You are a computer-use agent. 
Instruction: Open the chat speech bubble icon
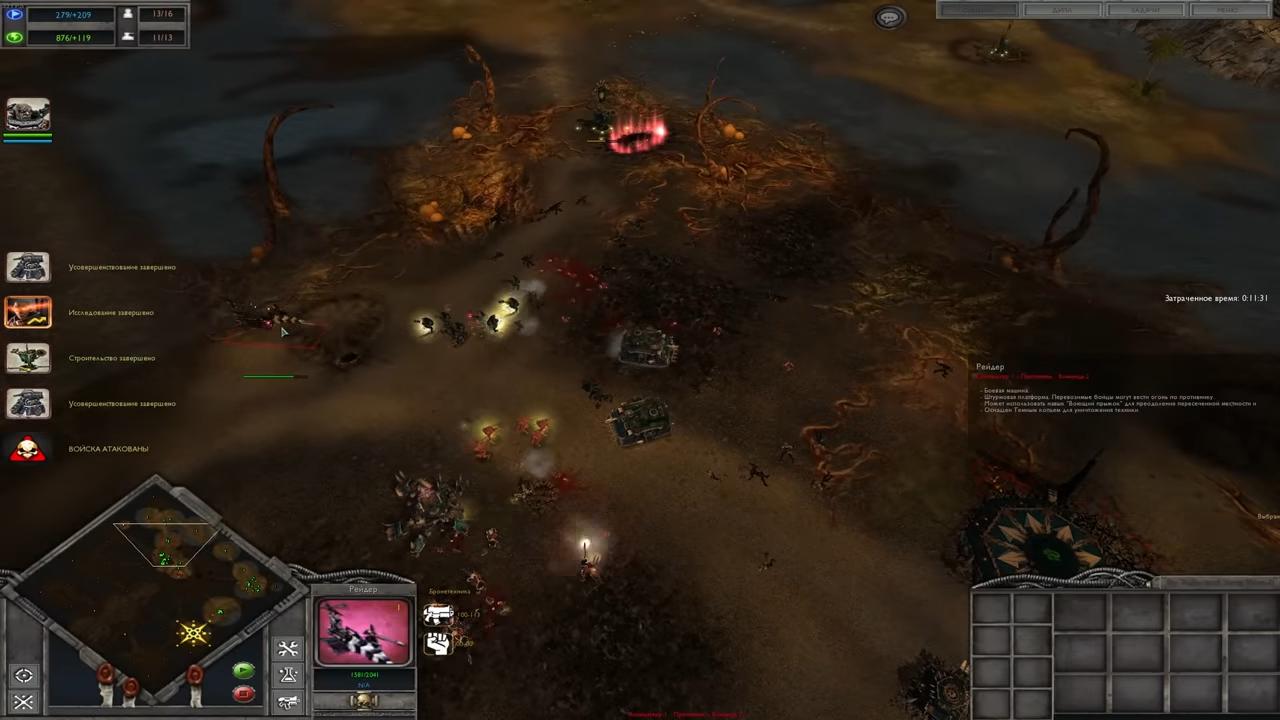889,17
